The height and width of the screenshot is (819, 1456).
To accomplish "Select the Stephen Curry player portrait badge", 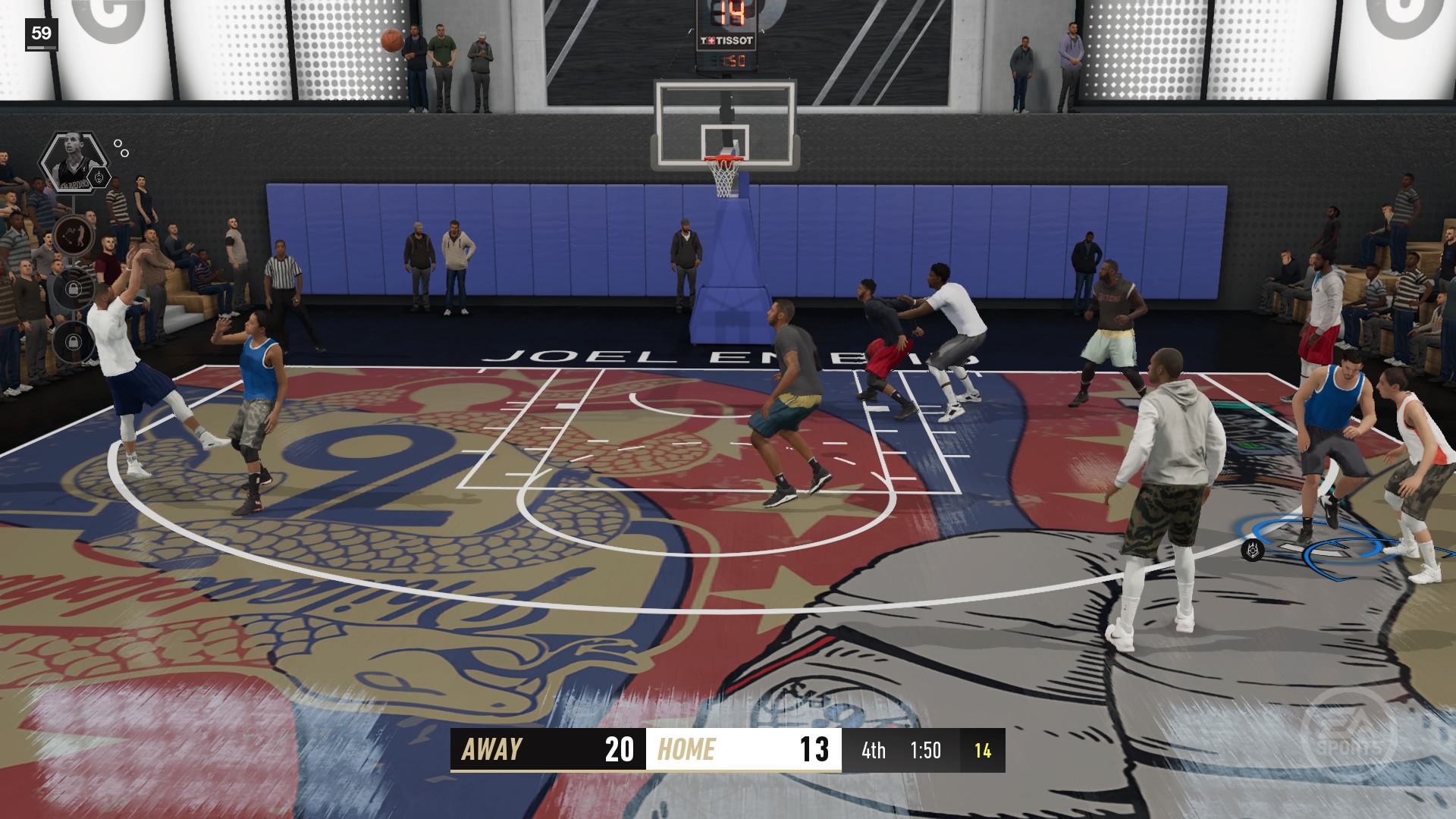I will (x=73, y=162).
